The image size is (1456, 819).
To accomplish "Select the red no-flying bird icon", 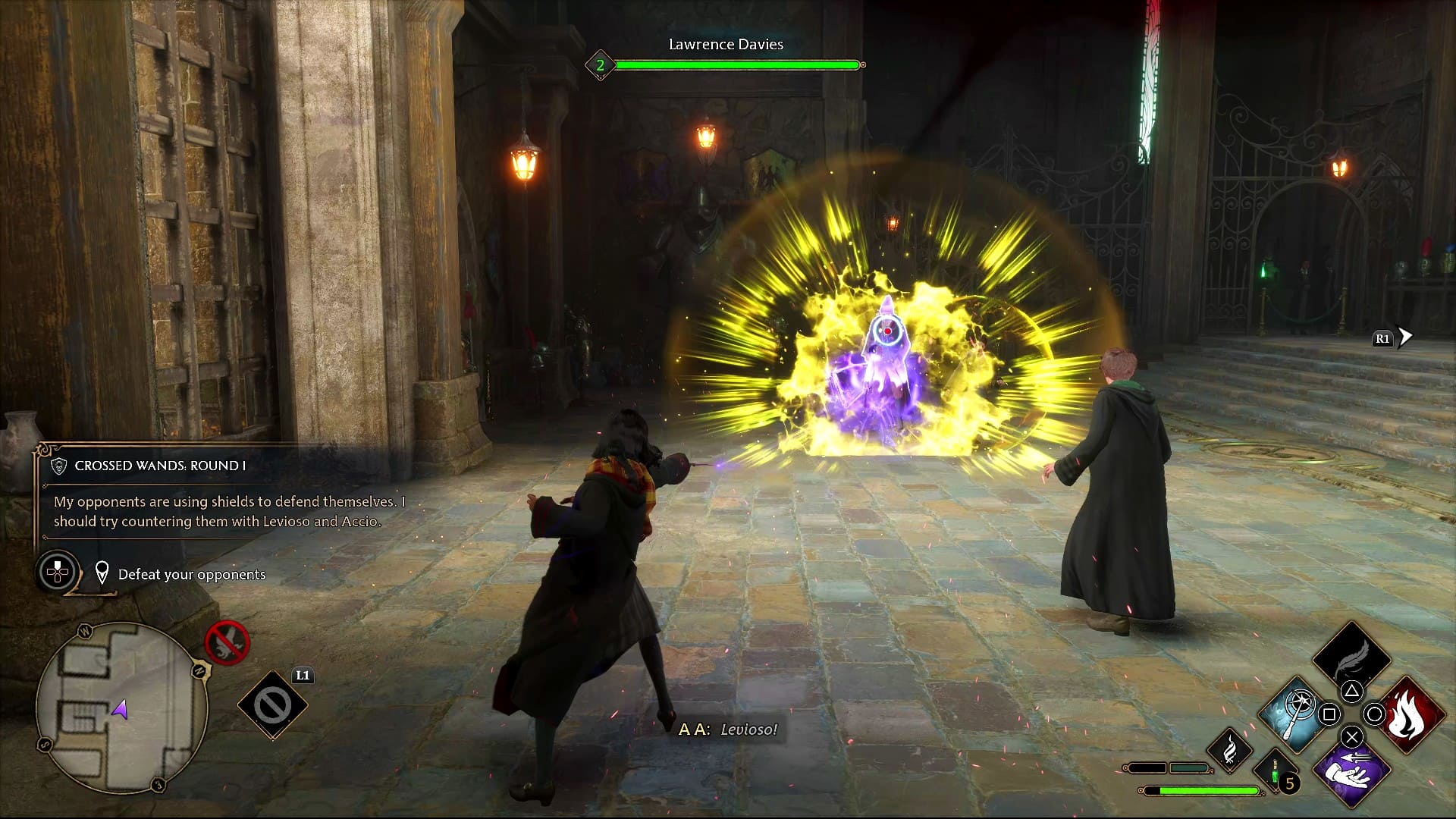I will pos(227,643).
